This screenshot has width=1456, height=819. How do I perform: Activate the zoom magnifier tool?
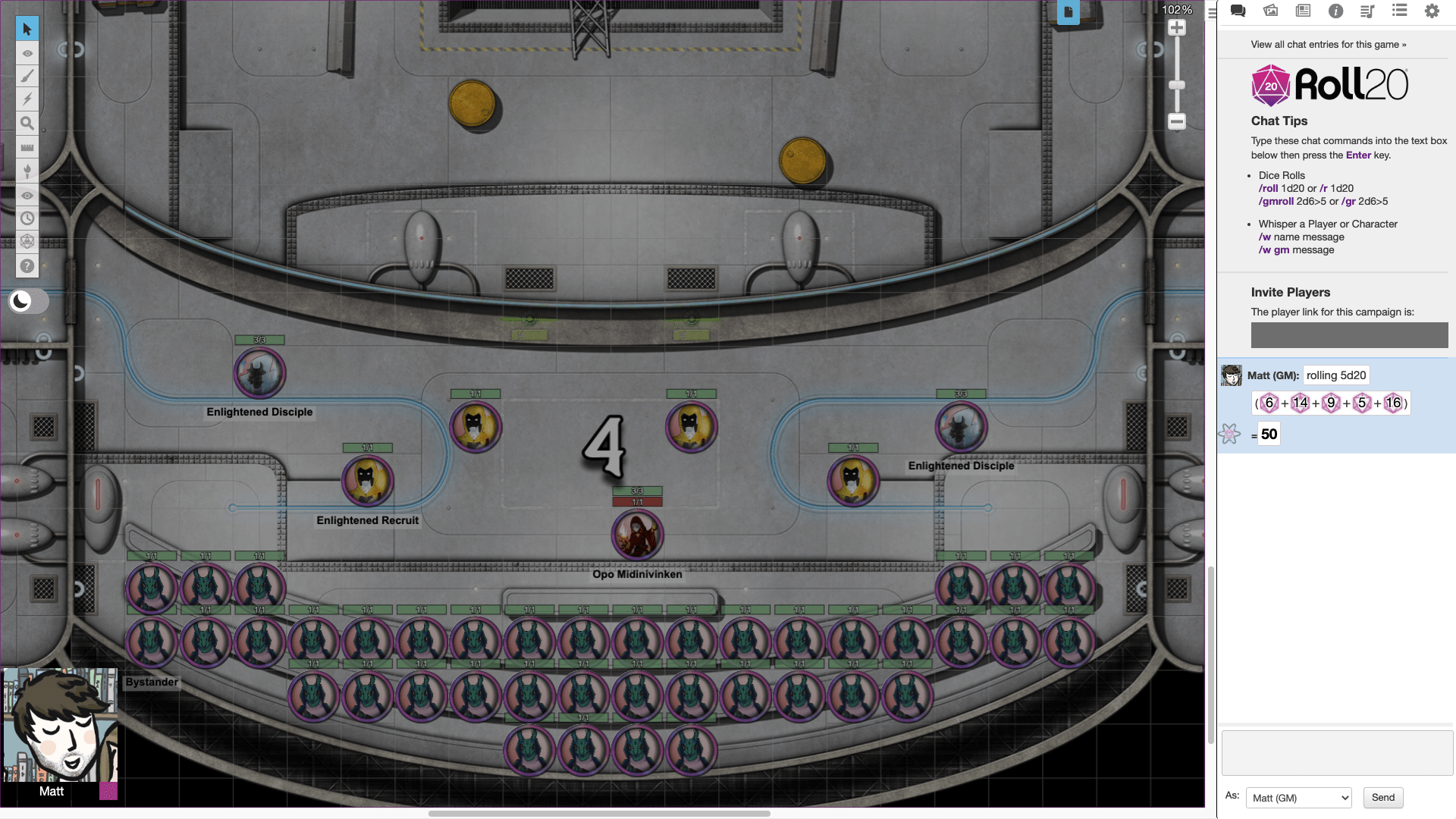tap(27, 123)
